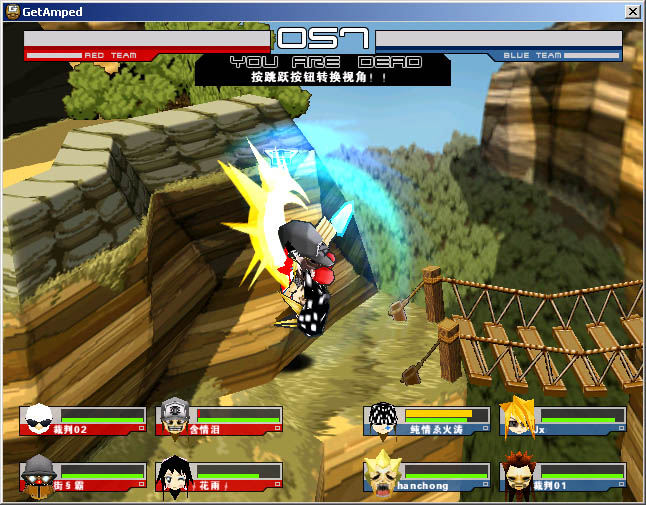Image resolution: width=646 pixels, height=505 pixels.
Task: Choose player 裁判01 on blue team
Action: 563,476
